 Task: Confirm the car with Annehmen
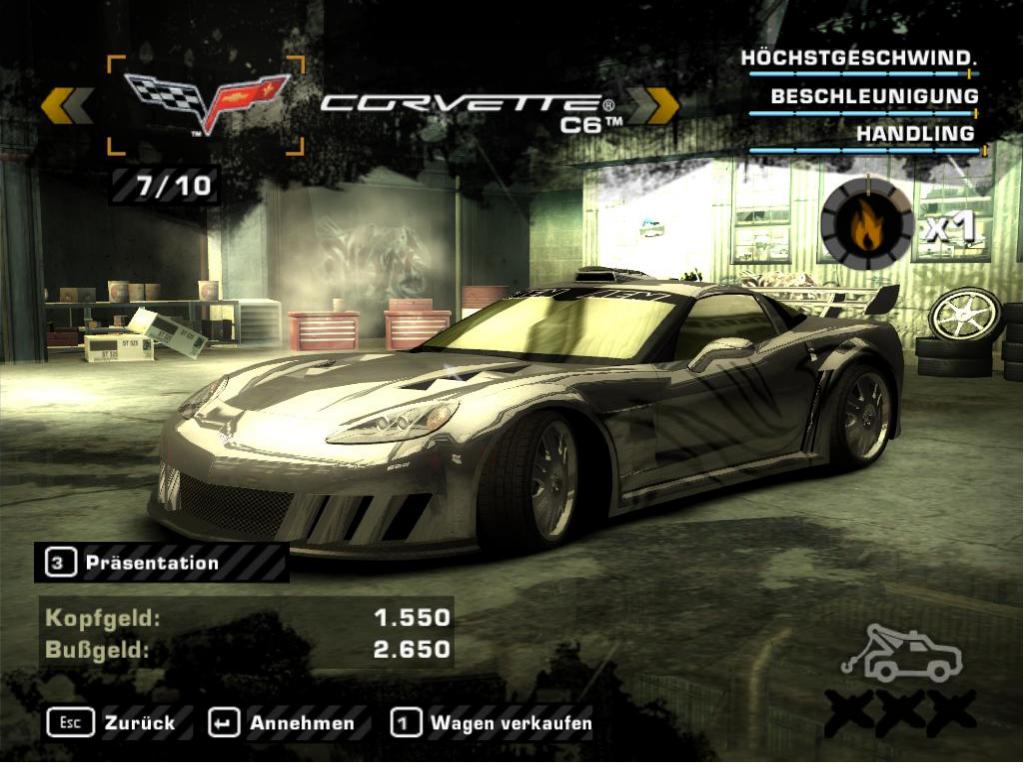pyautogui.click(x=283, y=722)
